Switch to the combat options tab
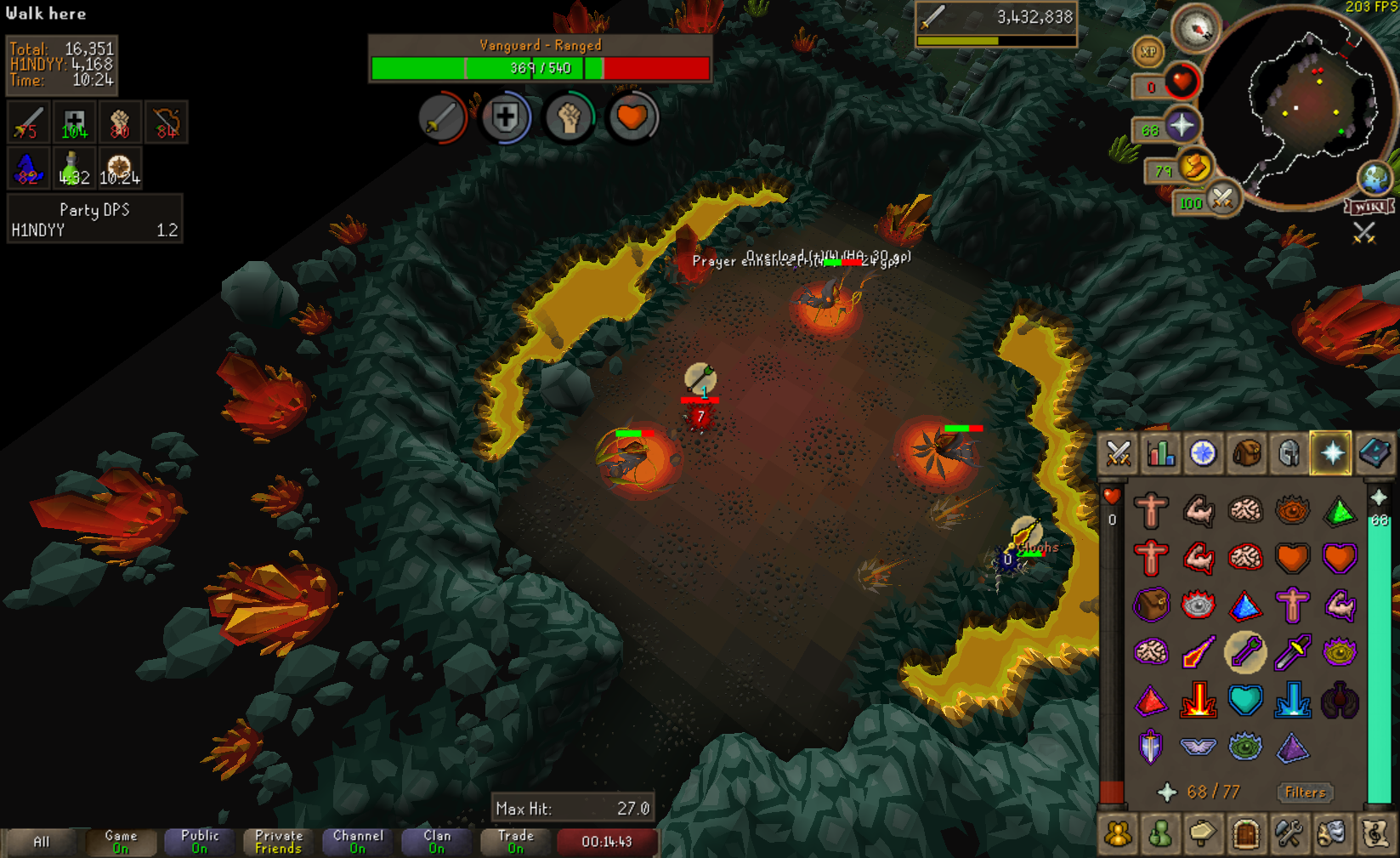Screen dimensions: 1400x858 pos(1118,454)
